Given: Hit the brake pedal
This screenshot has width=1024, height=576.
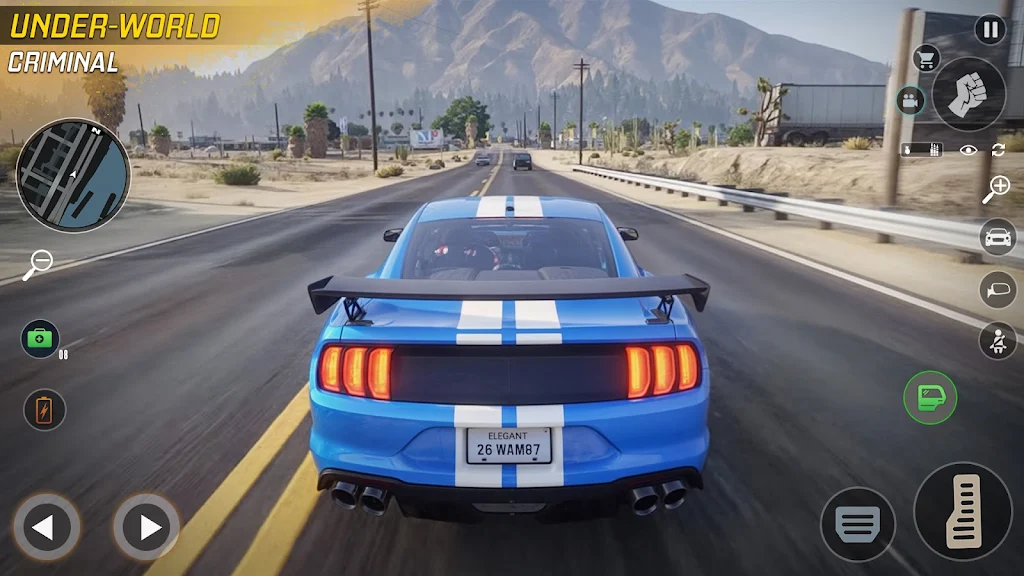Looking at the screenshot, I should [x=858, y=524].
